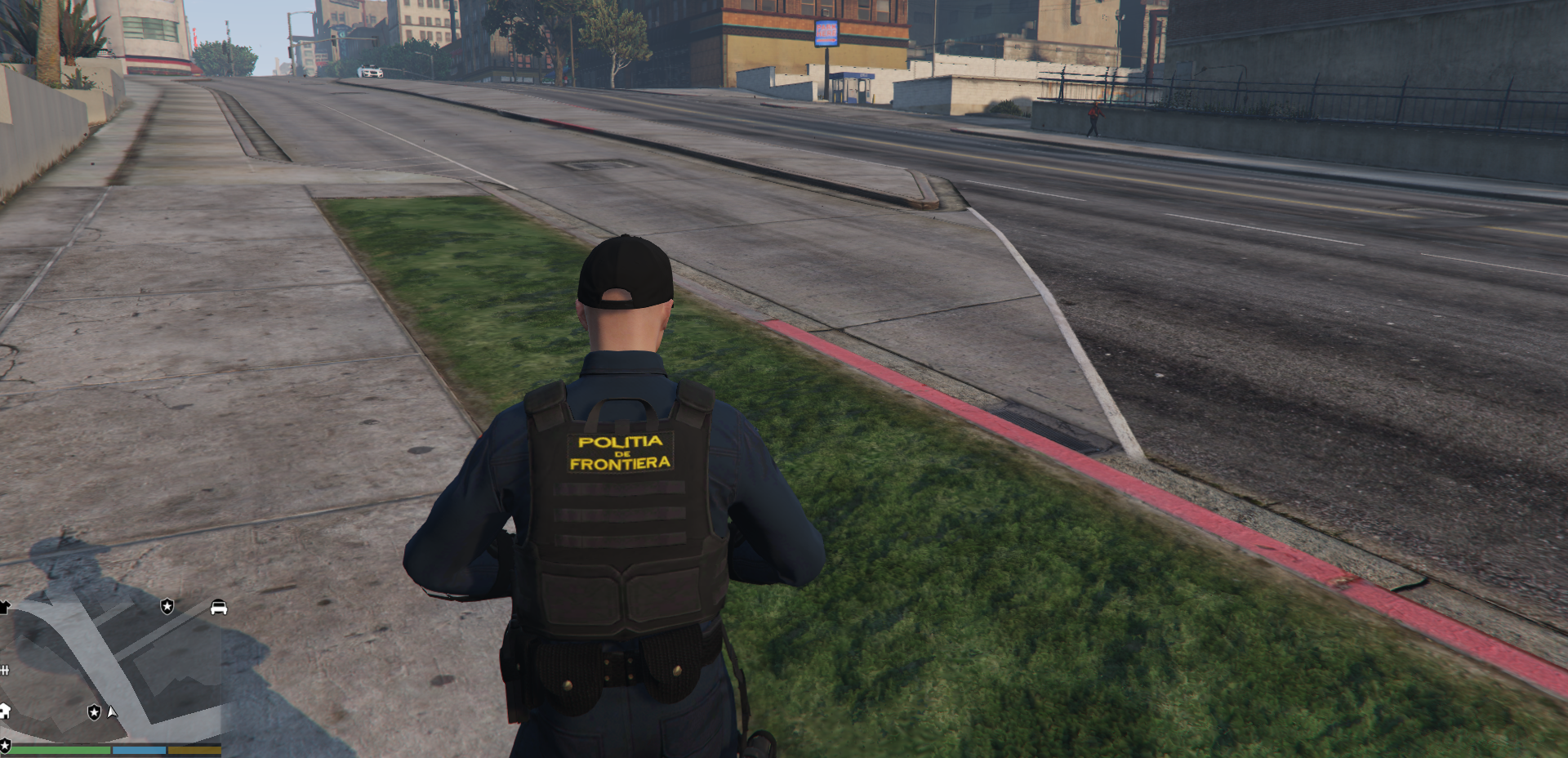Choose the white house blip on the minimap
Viewport: 1568px width, 758px height.
(x=4, y=711)
